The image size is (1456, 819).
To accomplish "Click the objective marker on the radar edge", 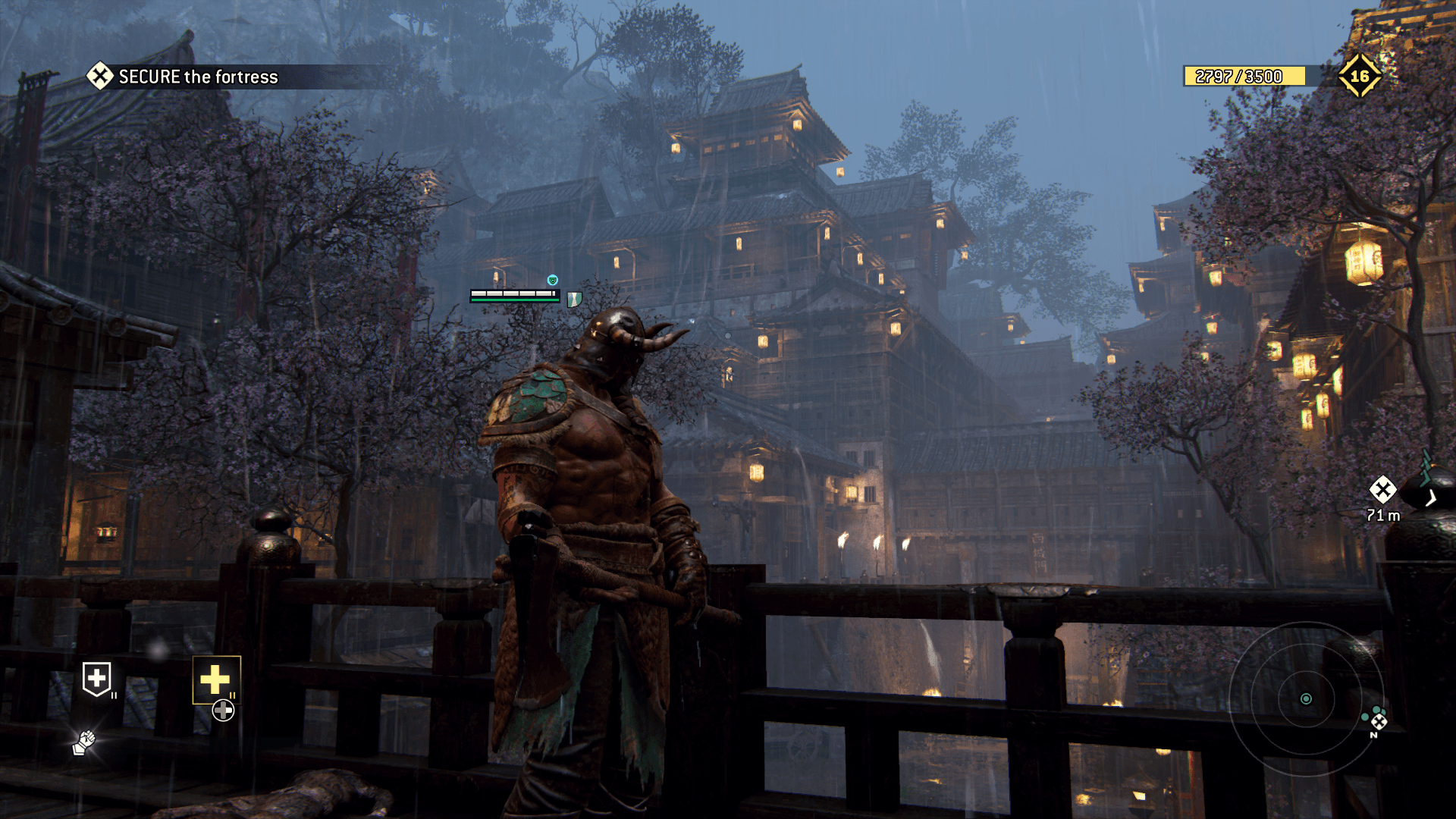I will 1379,721.
